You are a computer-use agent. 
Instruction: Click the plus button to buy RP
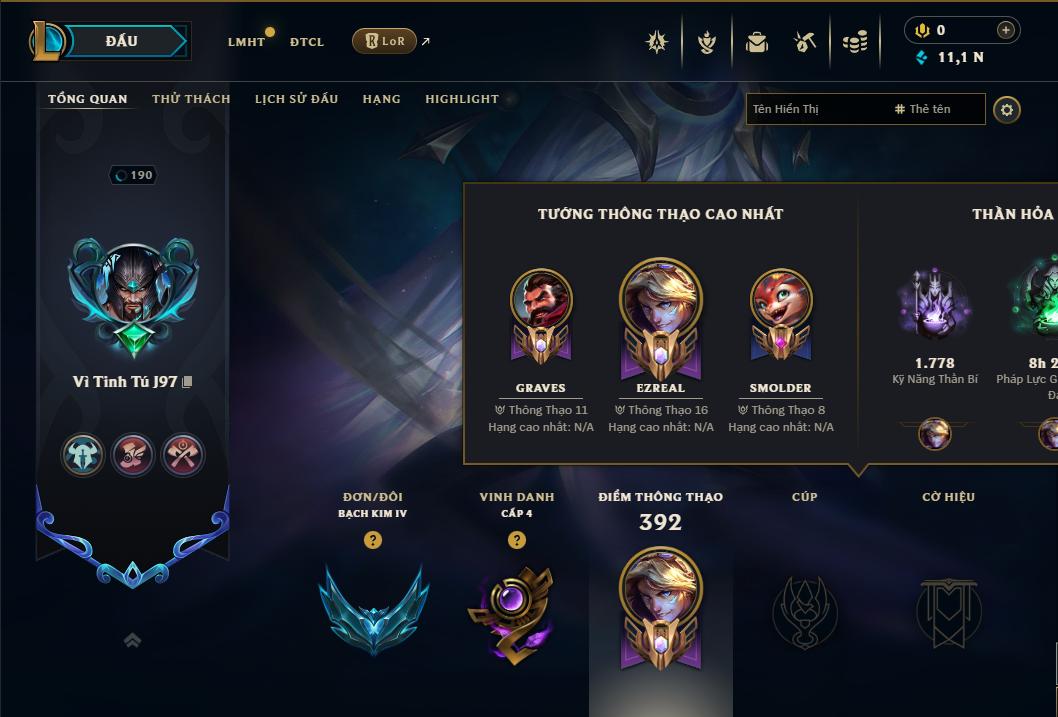[1005, 30]
